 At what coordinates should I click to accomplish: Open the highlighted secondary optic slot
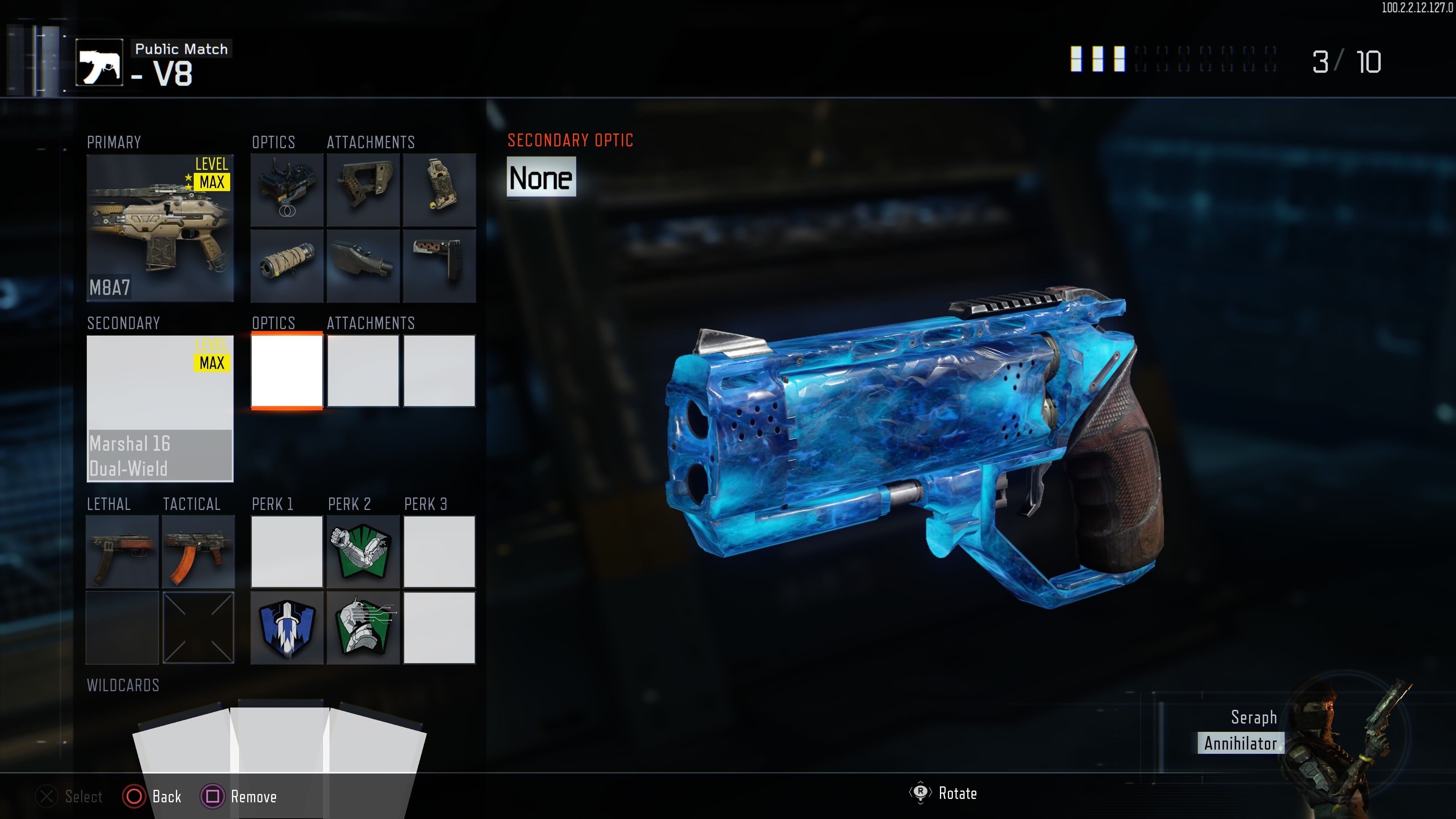(287, 371)
